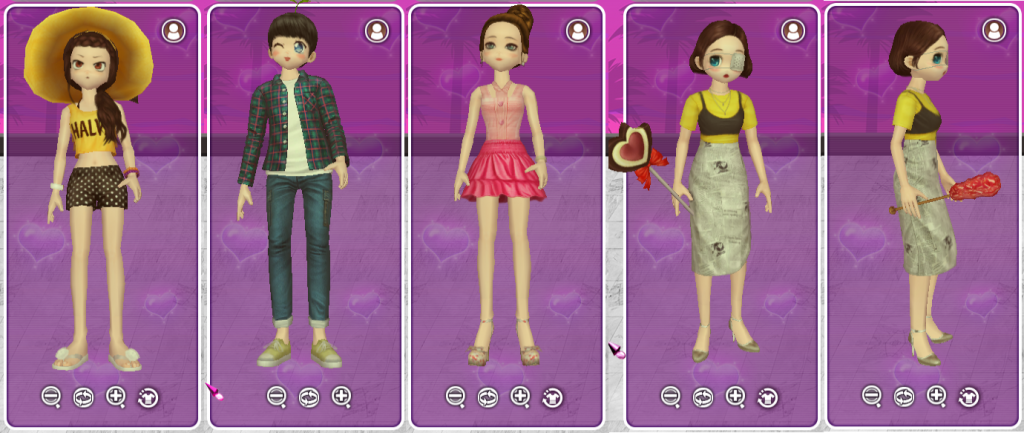
Task: Rotate the eyepatch girl's character preview
Action: [x=703, y=396]
